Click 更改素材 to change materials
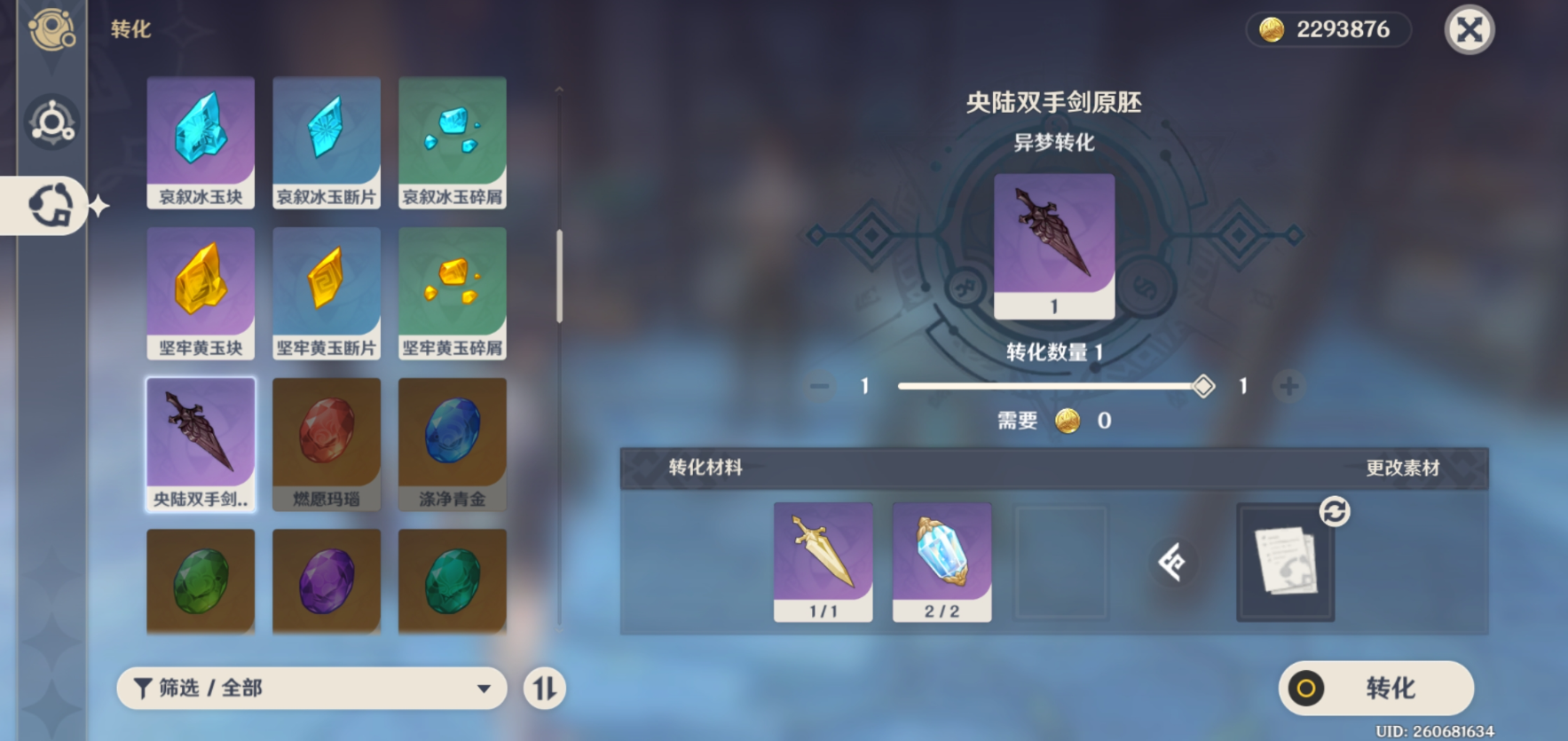1568x741 pixels. 1402,468
